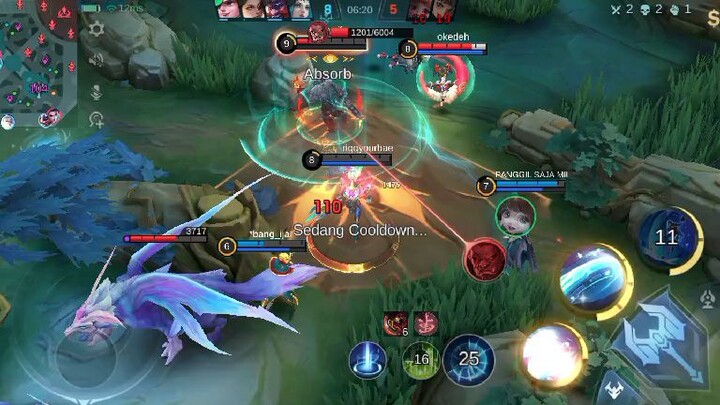This screenshot has height=405, width=720.
Task: Open the minimap
Action: 38,62
